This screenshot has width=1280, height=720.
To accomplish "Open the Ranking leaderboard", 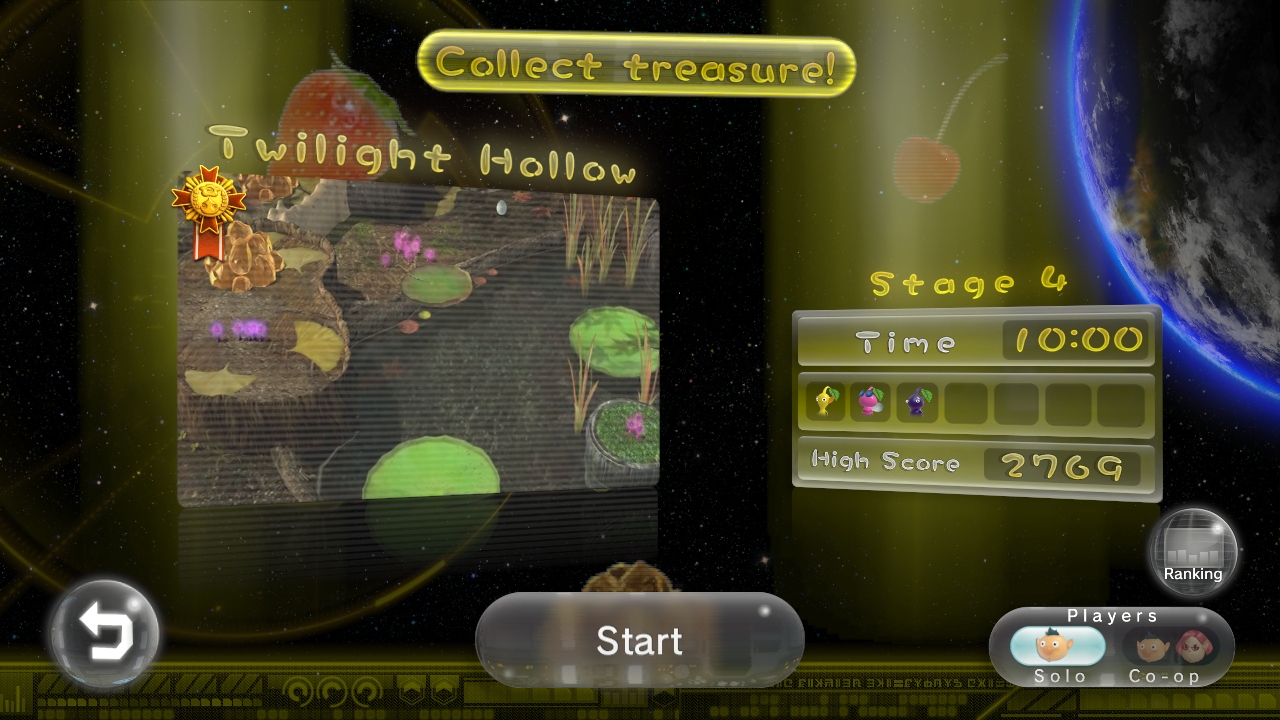I will (1192, 553).
